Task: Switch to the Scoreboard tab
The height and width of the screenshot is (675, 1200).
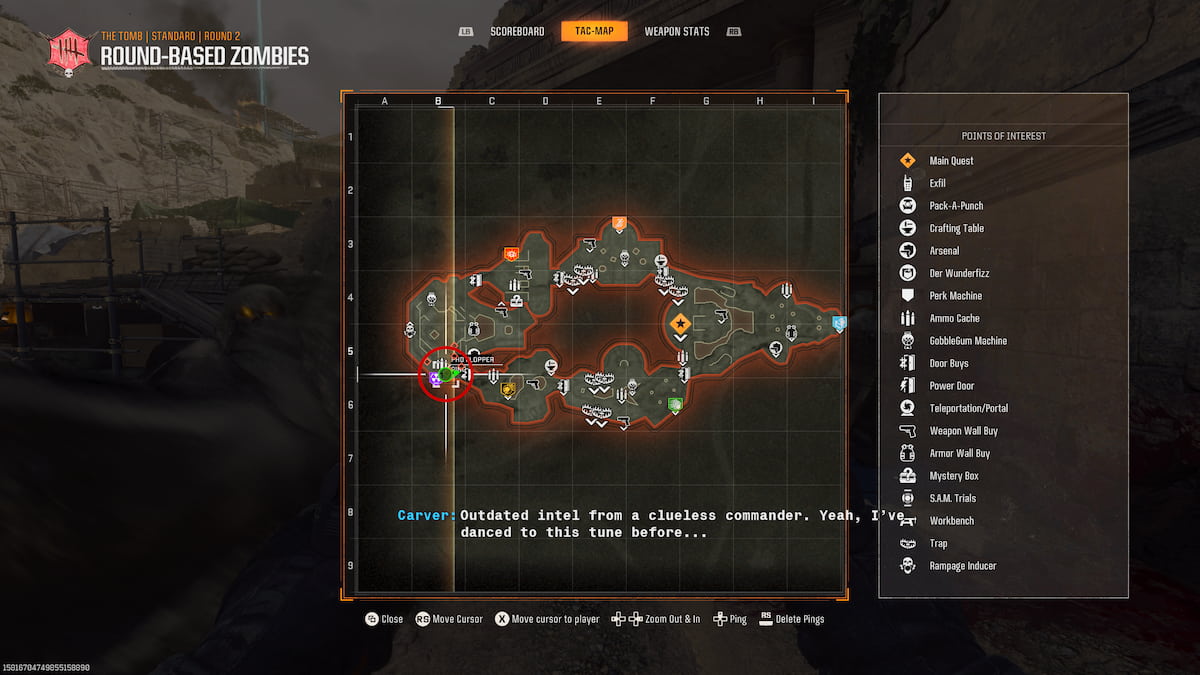Action: pyautogui.click(x=517, y=31)
